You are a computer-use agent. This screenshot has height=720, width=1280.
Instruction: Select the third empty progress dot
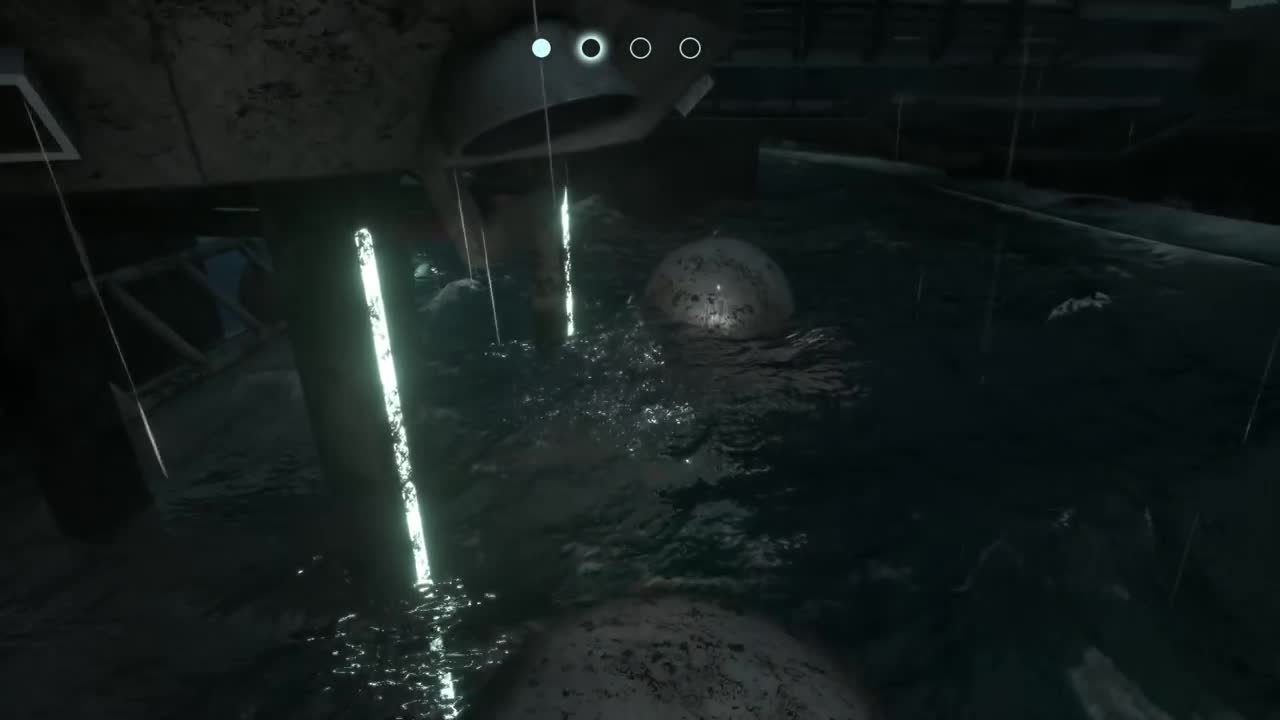click(x=640, y=47)
